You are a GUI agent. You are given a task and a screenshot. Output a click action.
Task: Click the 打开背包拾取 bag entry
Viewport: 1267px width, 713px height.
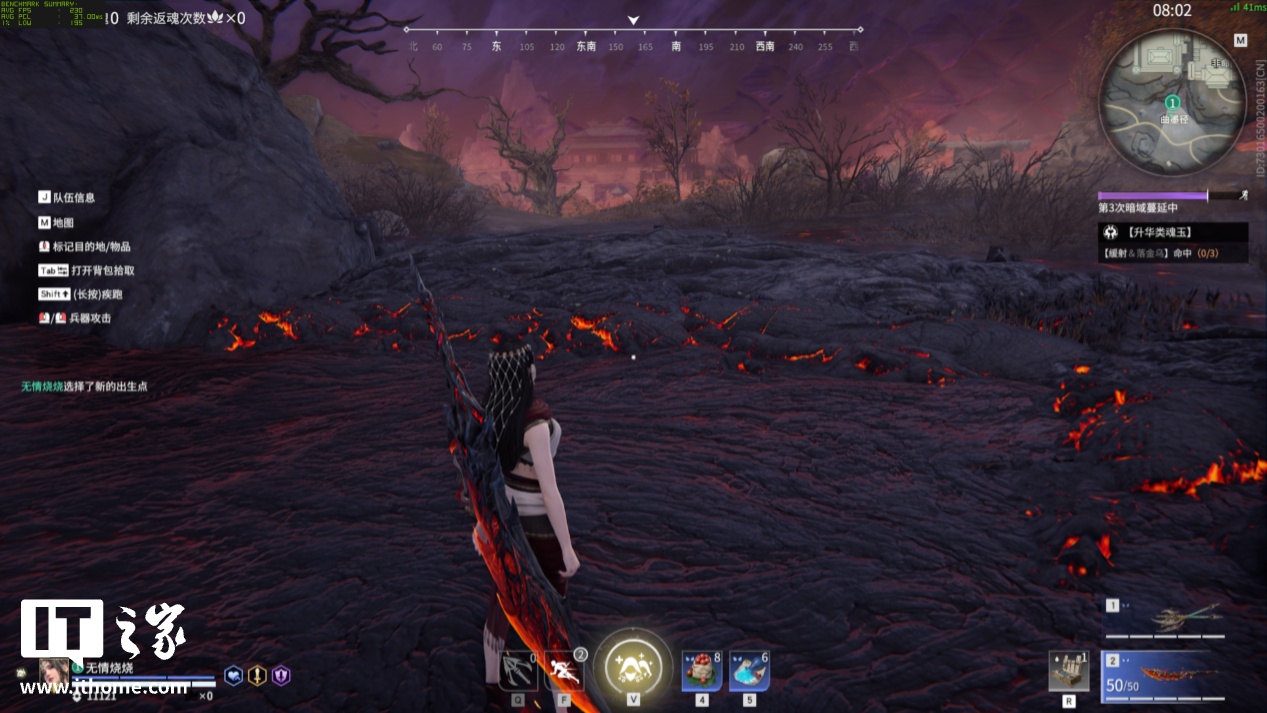pos(102,270)
